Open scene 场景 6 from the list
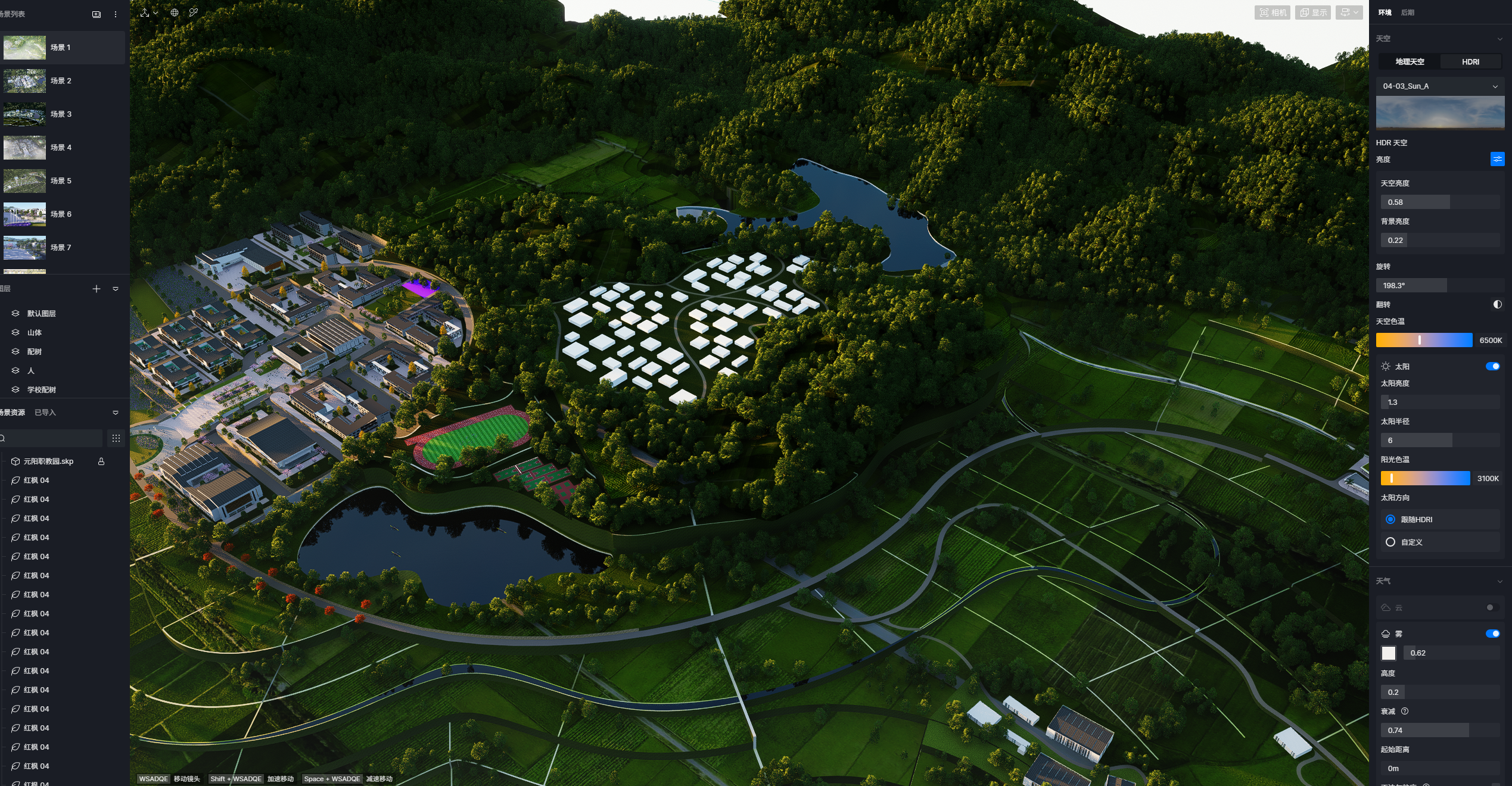Screen dimensions: 1512x786 coord(60,214)
